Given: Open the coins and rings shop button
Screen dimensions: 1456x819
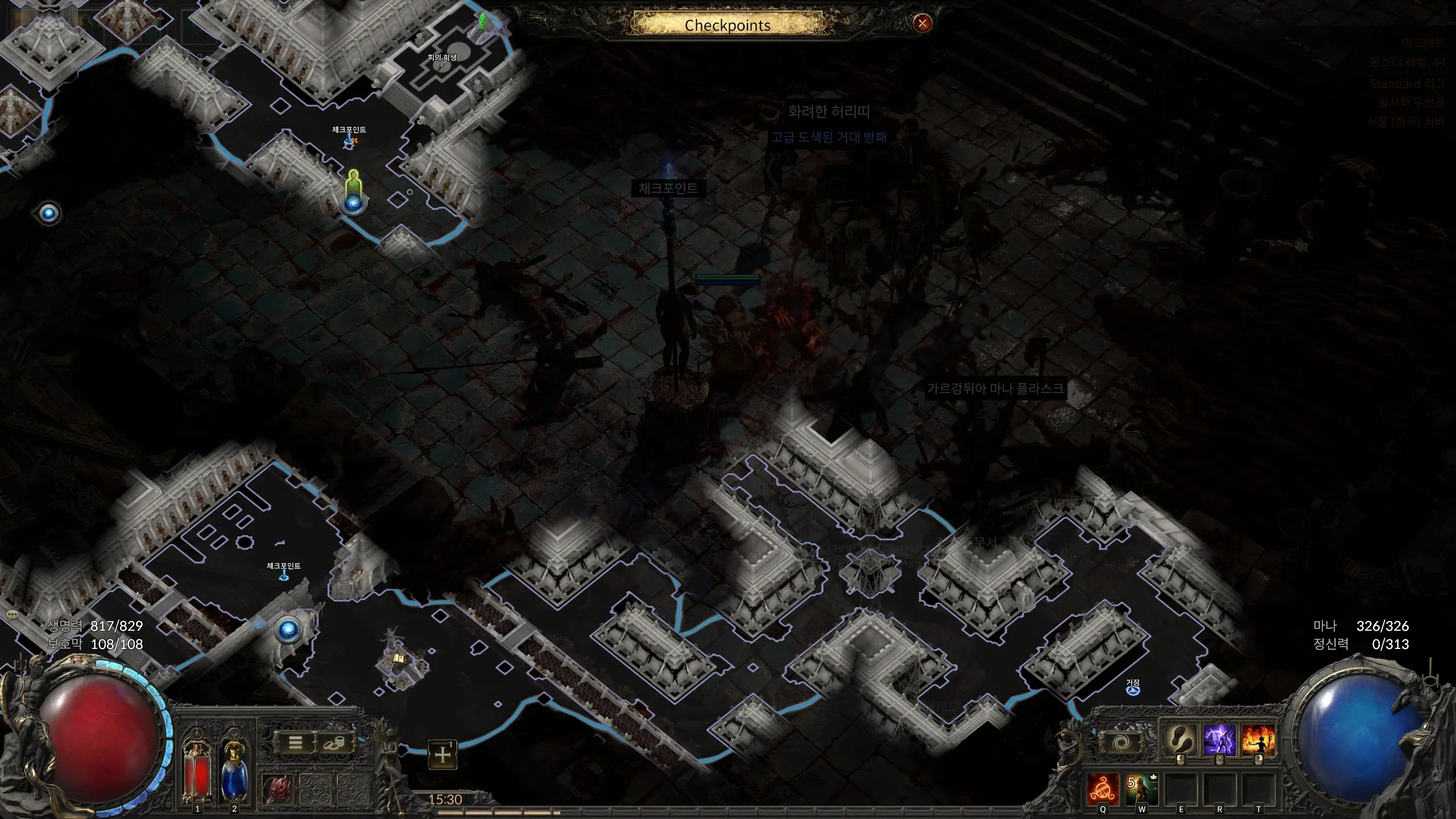Looking at the screenshot, I should coord(334,743).
